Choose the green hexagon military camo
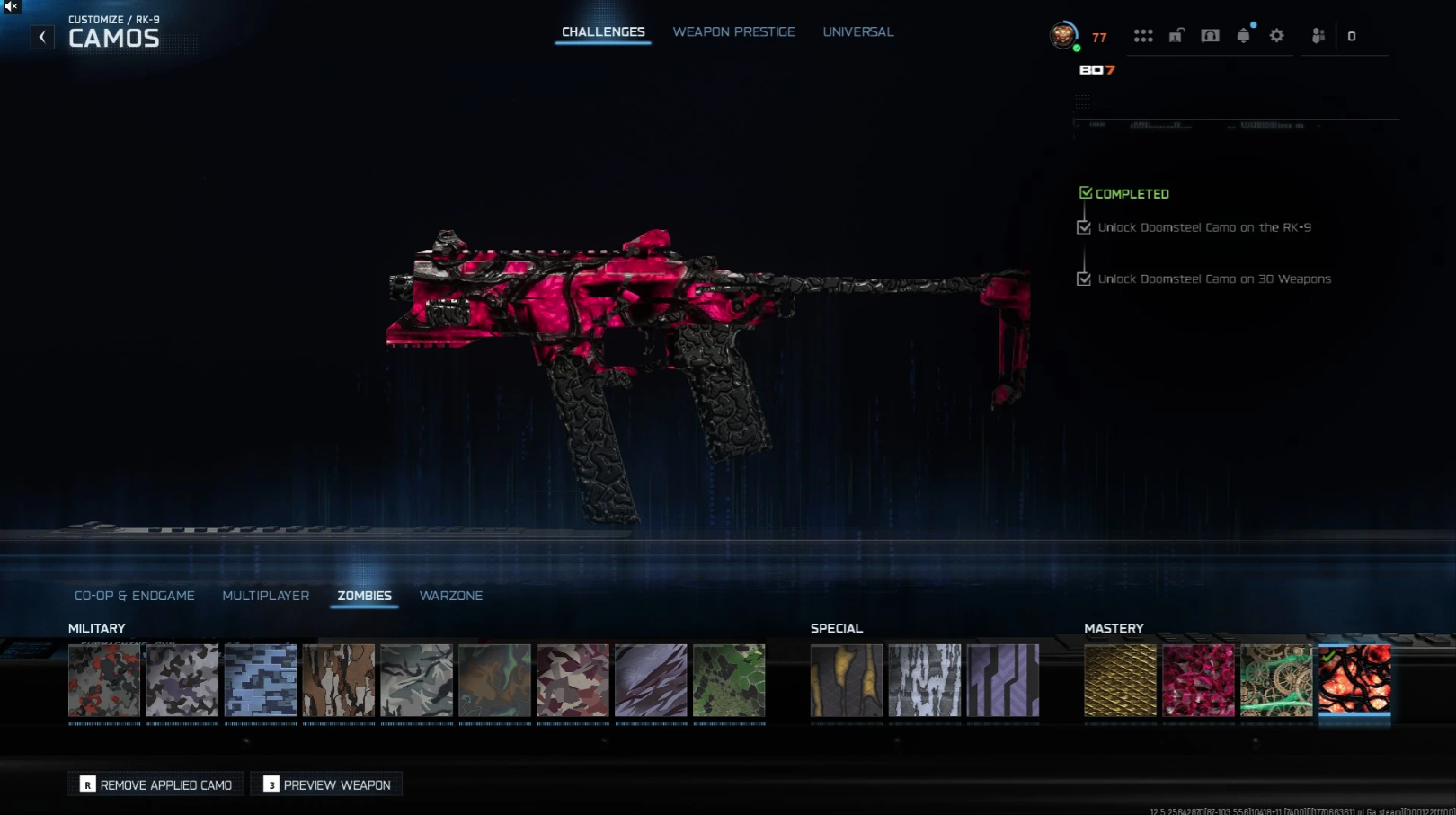Image resolution: width=1456 pixels, height=815 pixels. pos(729,680)
